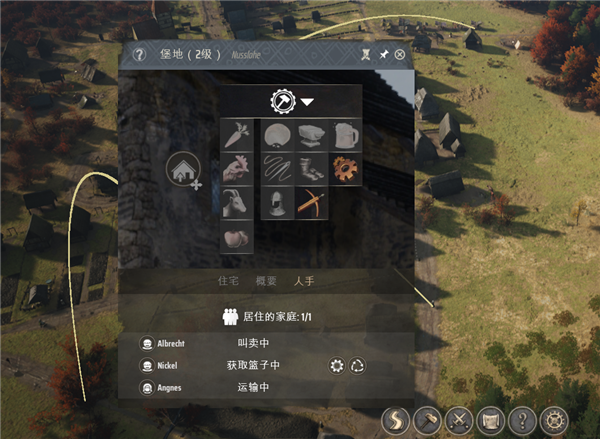The image size is (600, 439).
Task: Open the road building tool
Action: [397, 420]
